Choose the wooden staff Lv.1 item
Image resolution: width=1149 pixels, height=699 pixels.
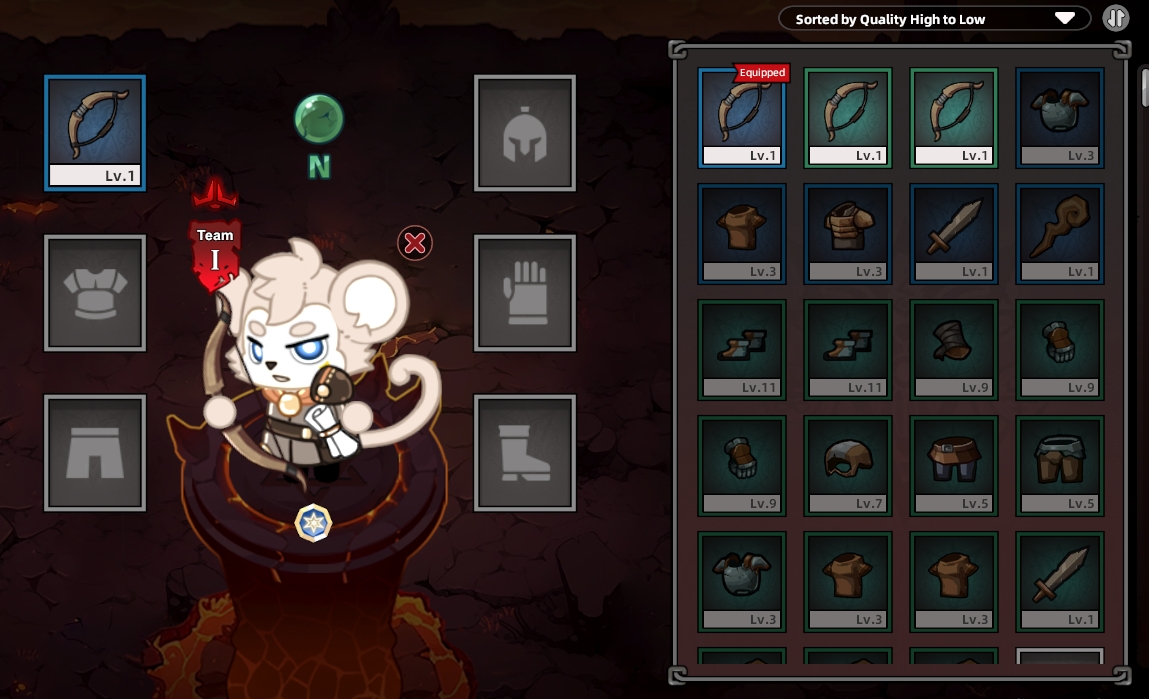coord(1060,233)
